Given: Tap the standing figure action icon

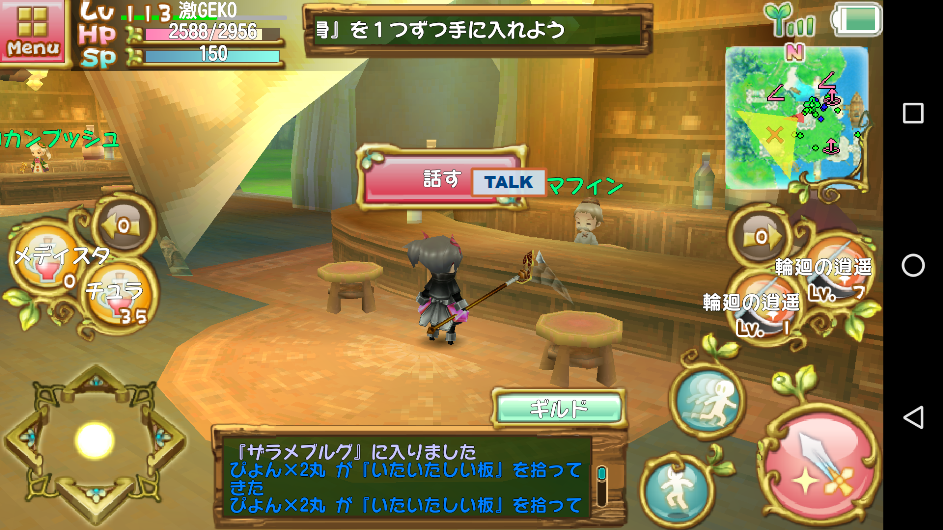Looking at the screenshot, I should coord(675,486).
